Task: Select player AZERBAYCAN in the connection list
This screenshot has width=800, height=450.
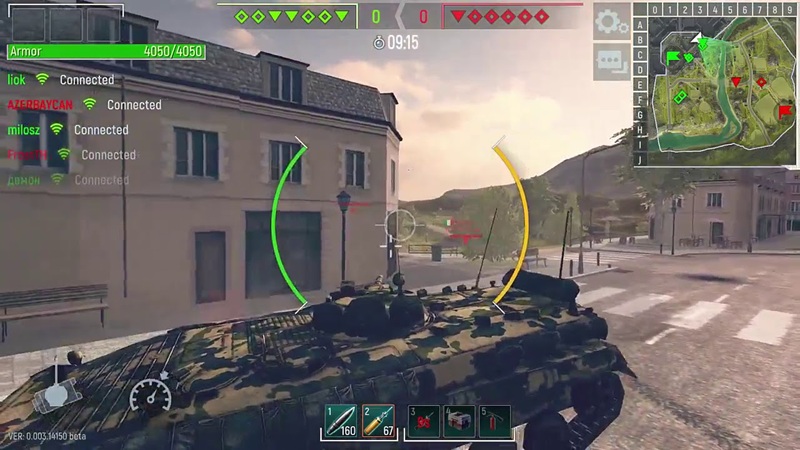Action: [x=41, y=104]
